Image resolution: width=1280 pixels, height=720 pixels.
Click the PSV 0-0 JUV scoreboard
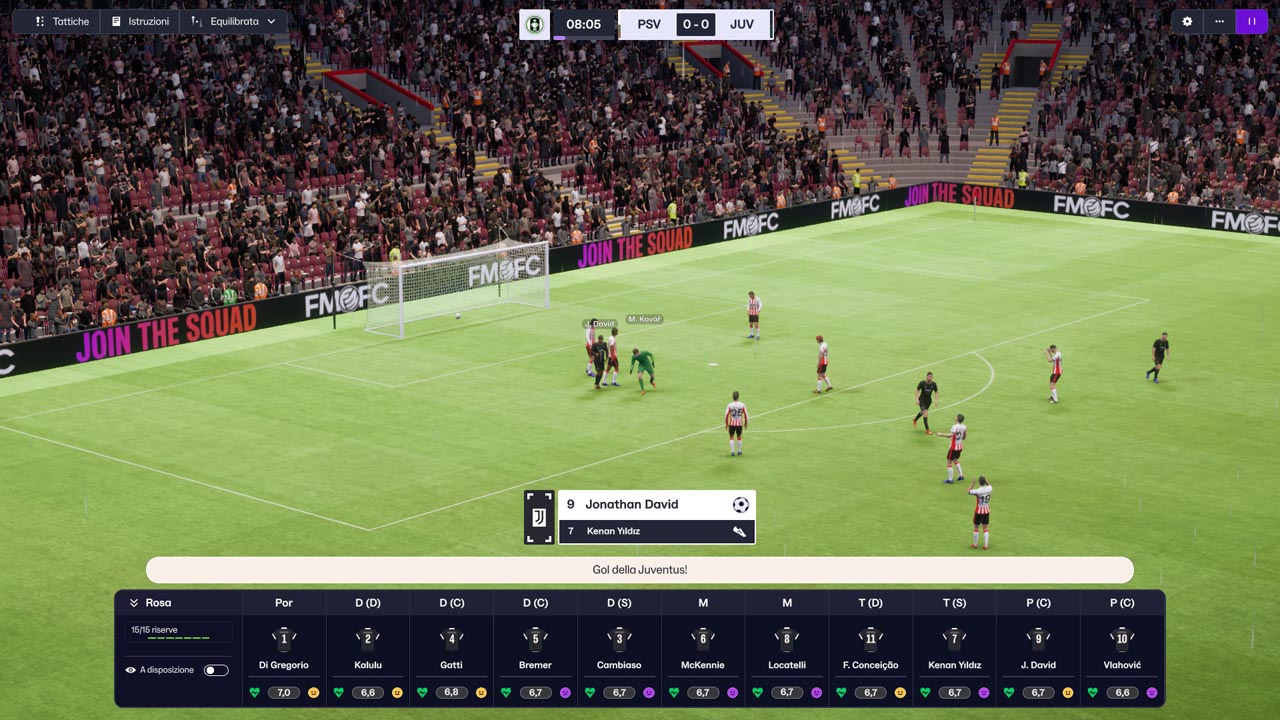coord(695,24)
